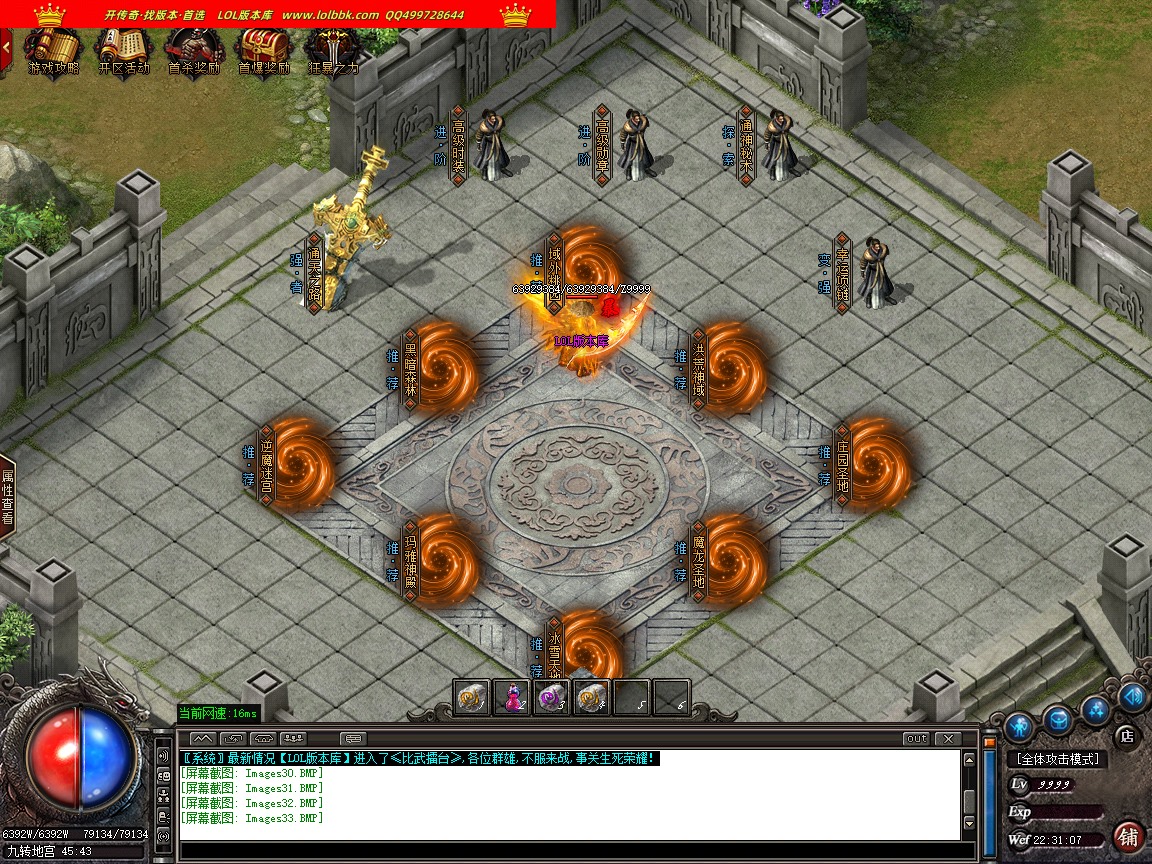This screenshot has width=1152, height=864.
Task: Open the bag inventory chest icon
Action: (1057, 719)
